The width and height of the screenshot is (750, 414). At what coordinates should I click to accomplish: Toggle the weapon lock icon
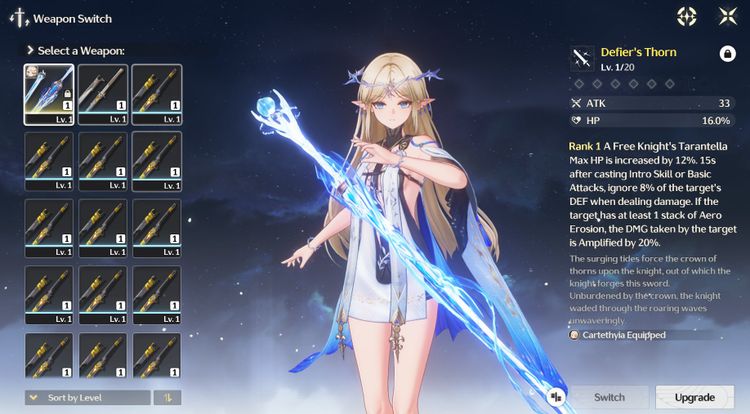tap(727, 53)
